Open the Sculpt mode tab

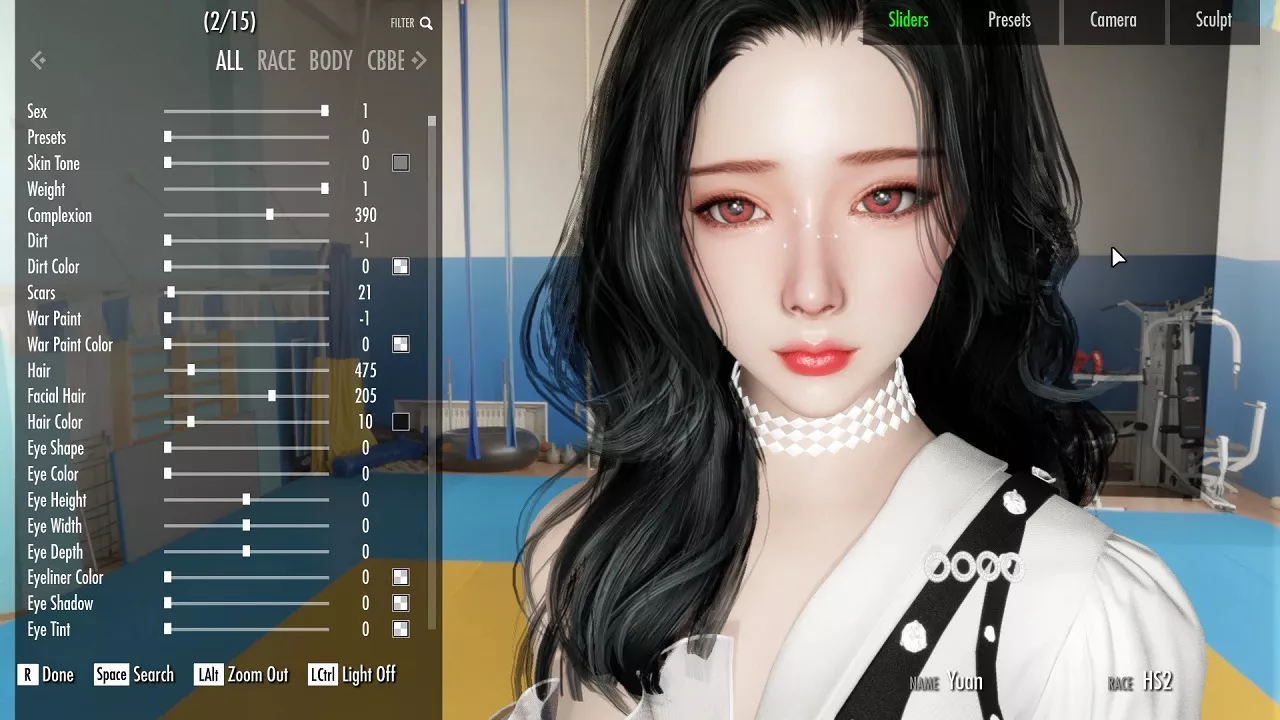click(1215, 20)
